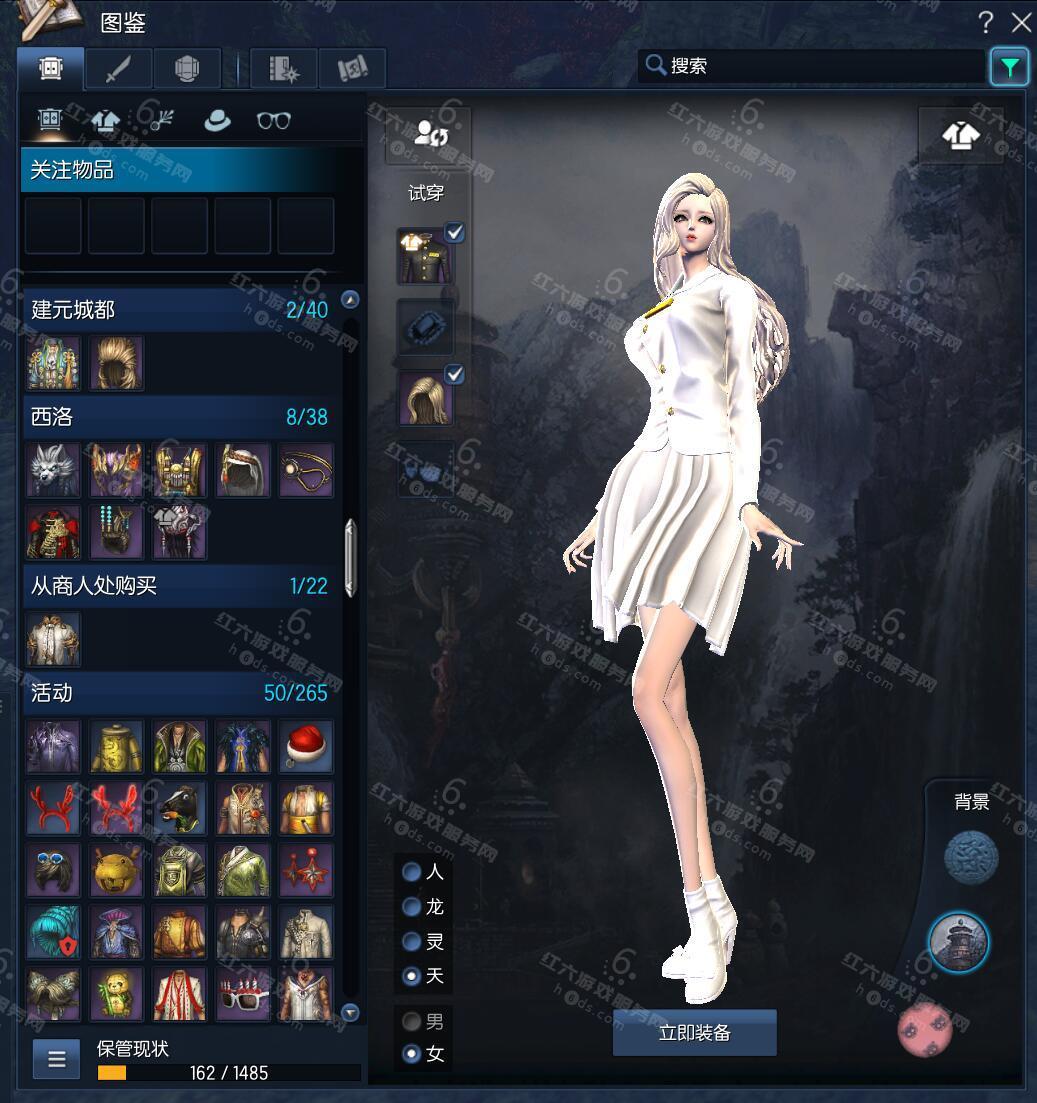Open the 保管现状 list menu button
The width and height of the screenshot is (1037, 1103).
56,1058
